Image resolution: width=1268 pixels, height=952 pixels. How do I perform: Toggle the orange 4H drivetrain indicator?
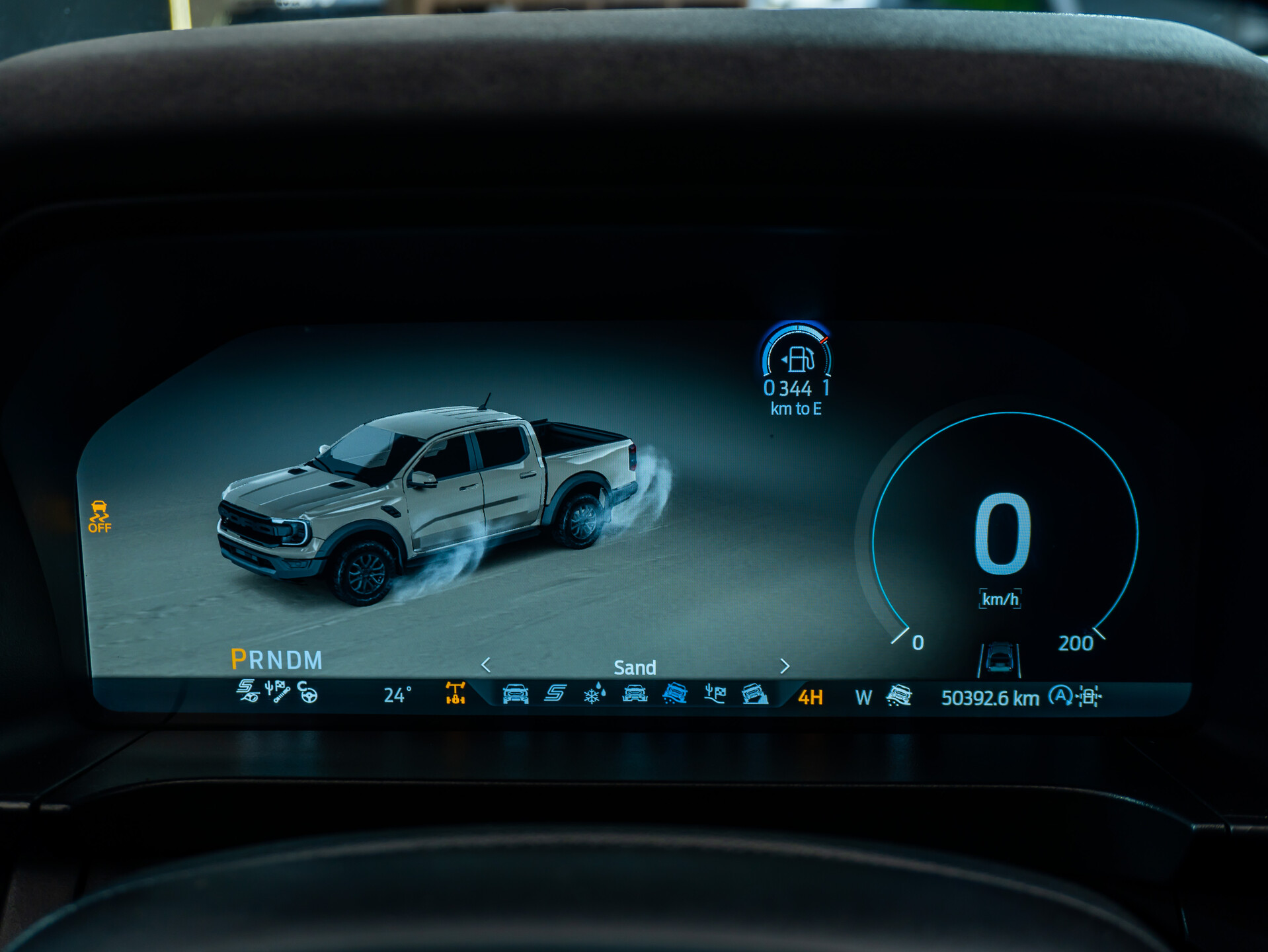[811, 697]
